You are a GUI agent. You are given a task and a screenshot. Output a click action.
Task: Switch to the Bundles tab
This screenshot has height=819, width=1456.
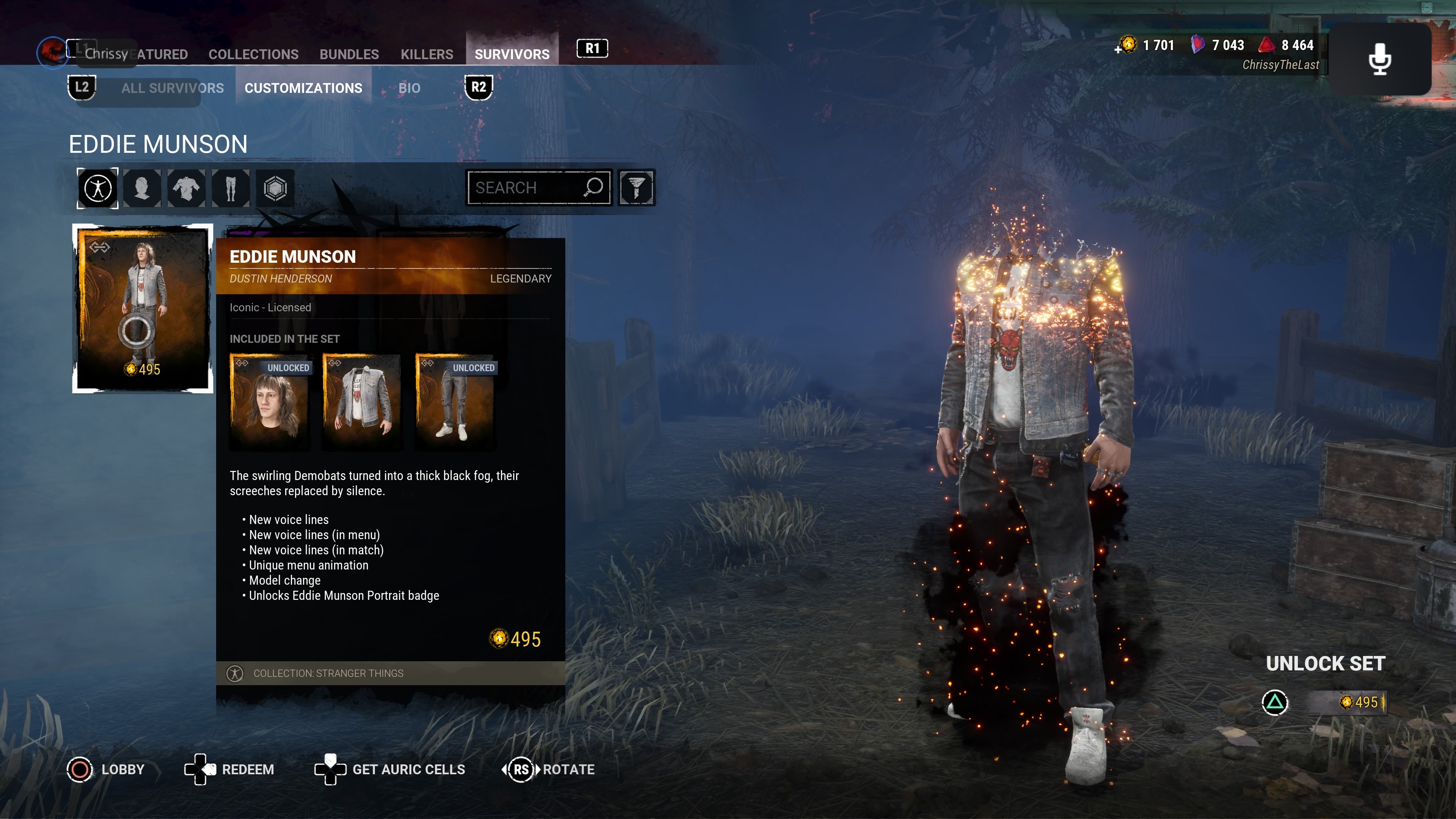click(x=349, y=54)
